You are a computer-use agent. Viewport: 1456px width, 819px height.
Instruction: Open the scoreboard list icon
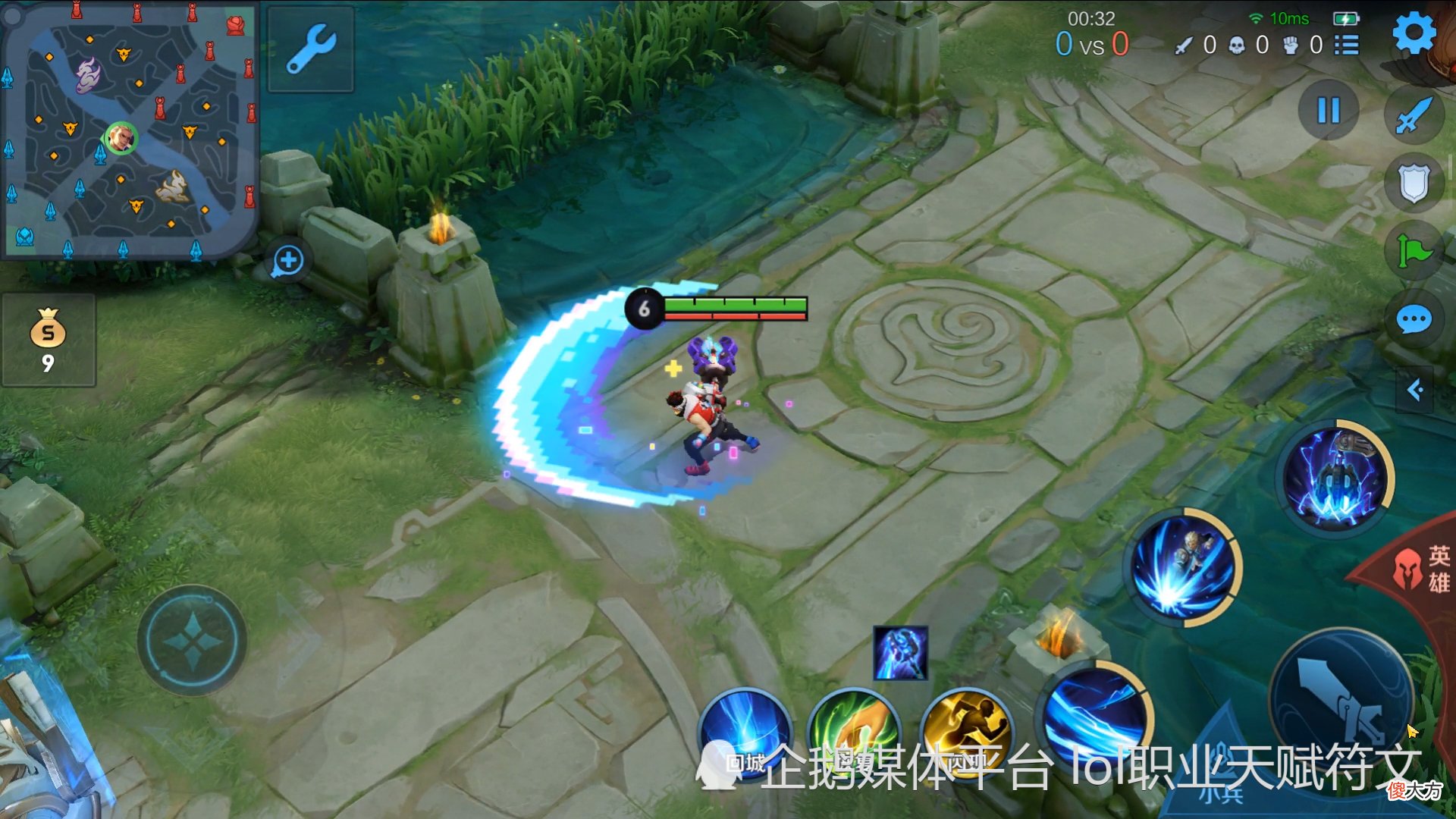coord(1347,45)
